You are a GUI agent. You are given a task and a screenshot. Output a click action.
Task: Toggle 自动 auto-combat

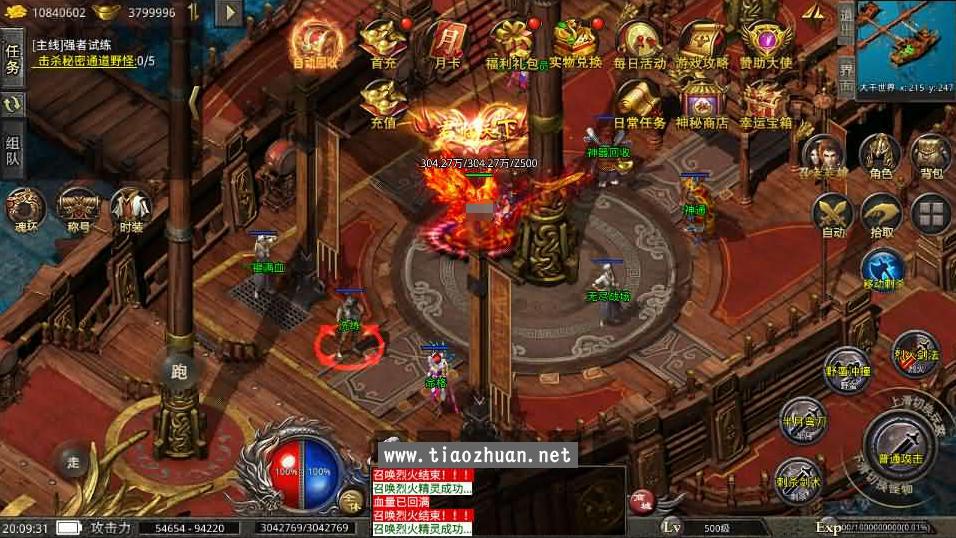832,214
